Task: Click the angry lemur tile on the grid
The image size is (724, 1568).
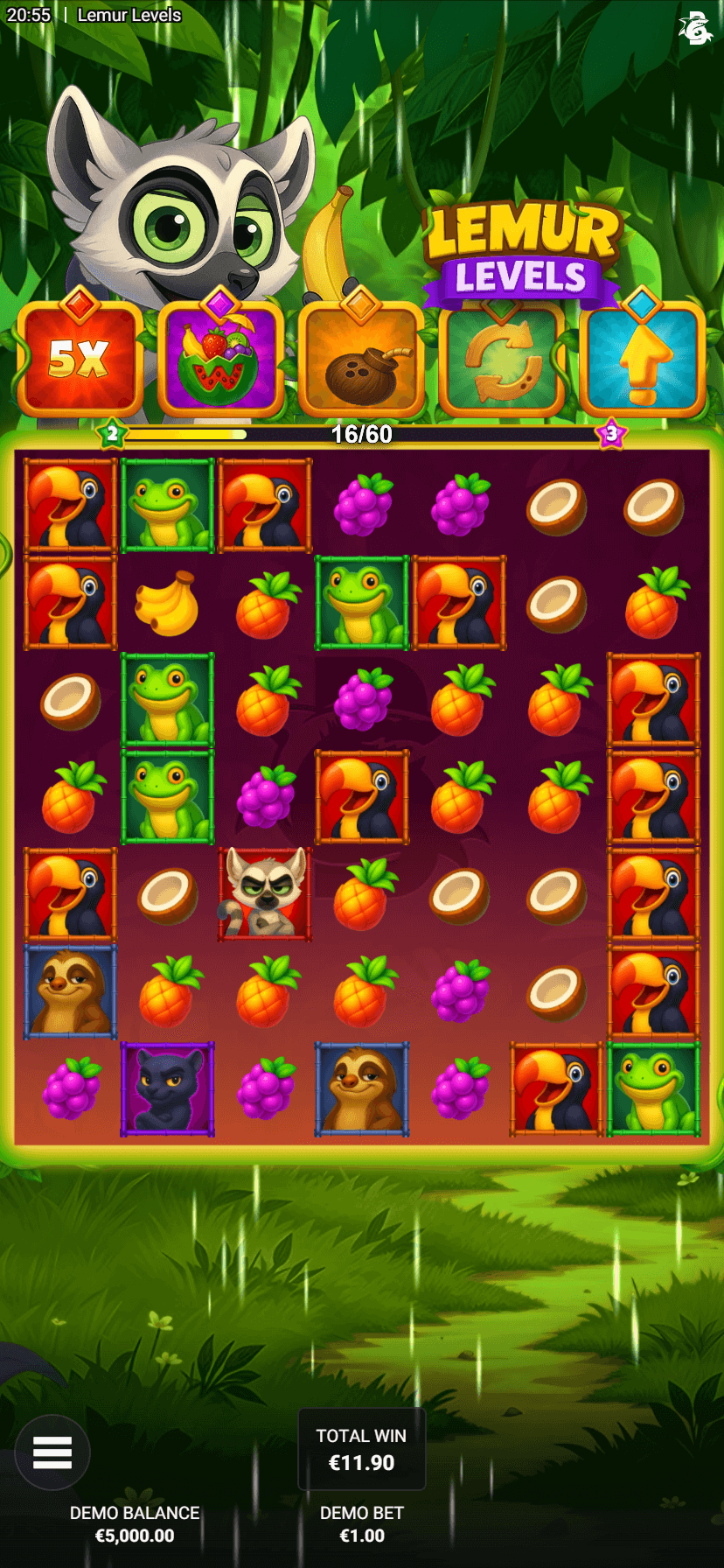Action: [265, 894]
